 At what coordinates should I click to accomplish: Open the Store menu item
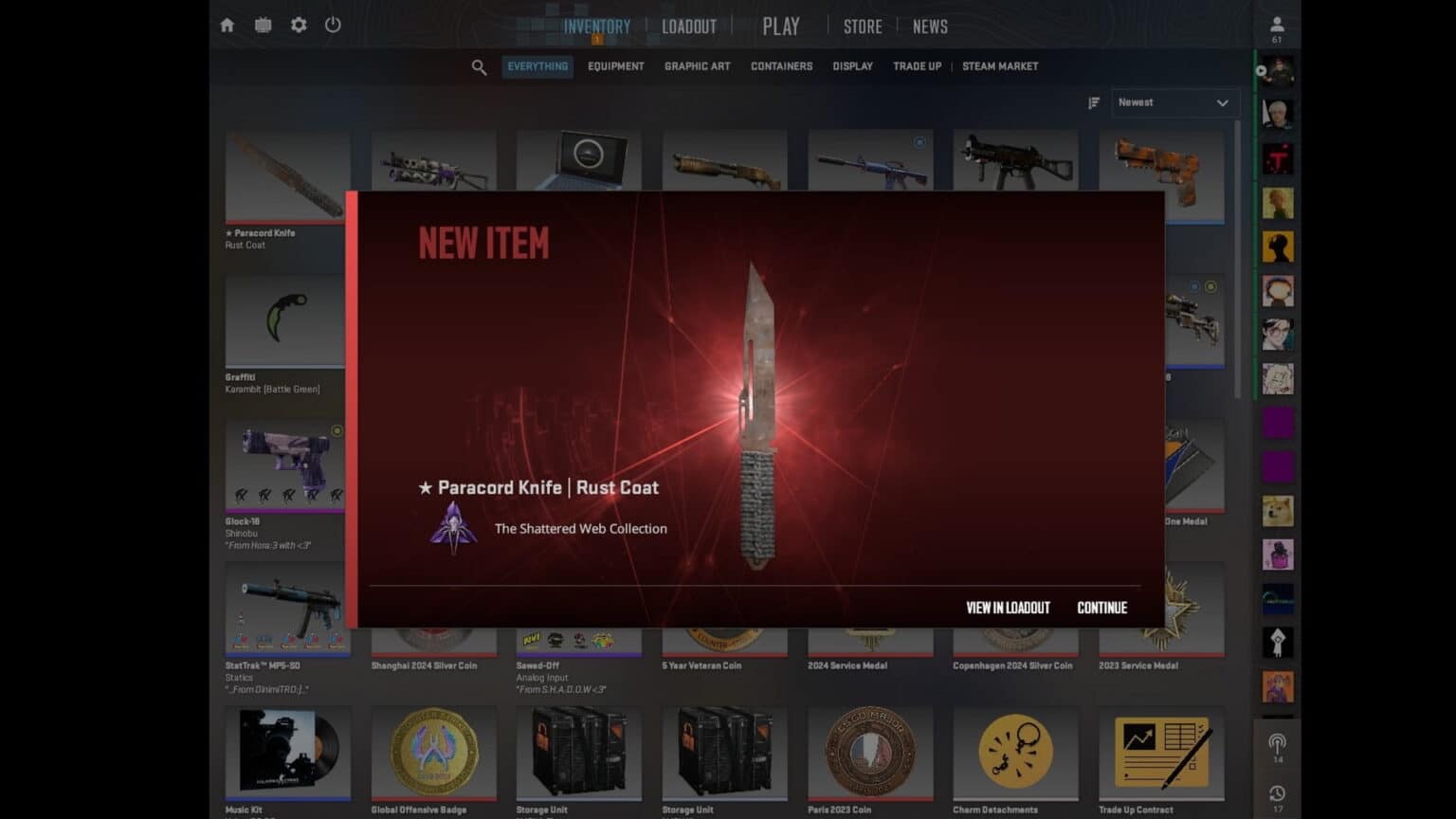click(x=862, y=27)
